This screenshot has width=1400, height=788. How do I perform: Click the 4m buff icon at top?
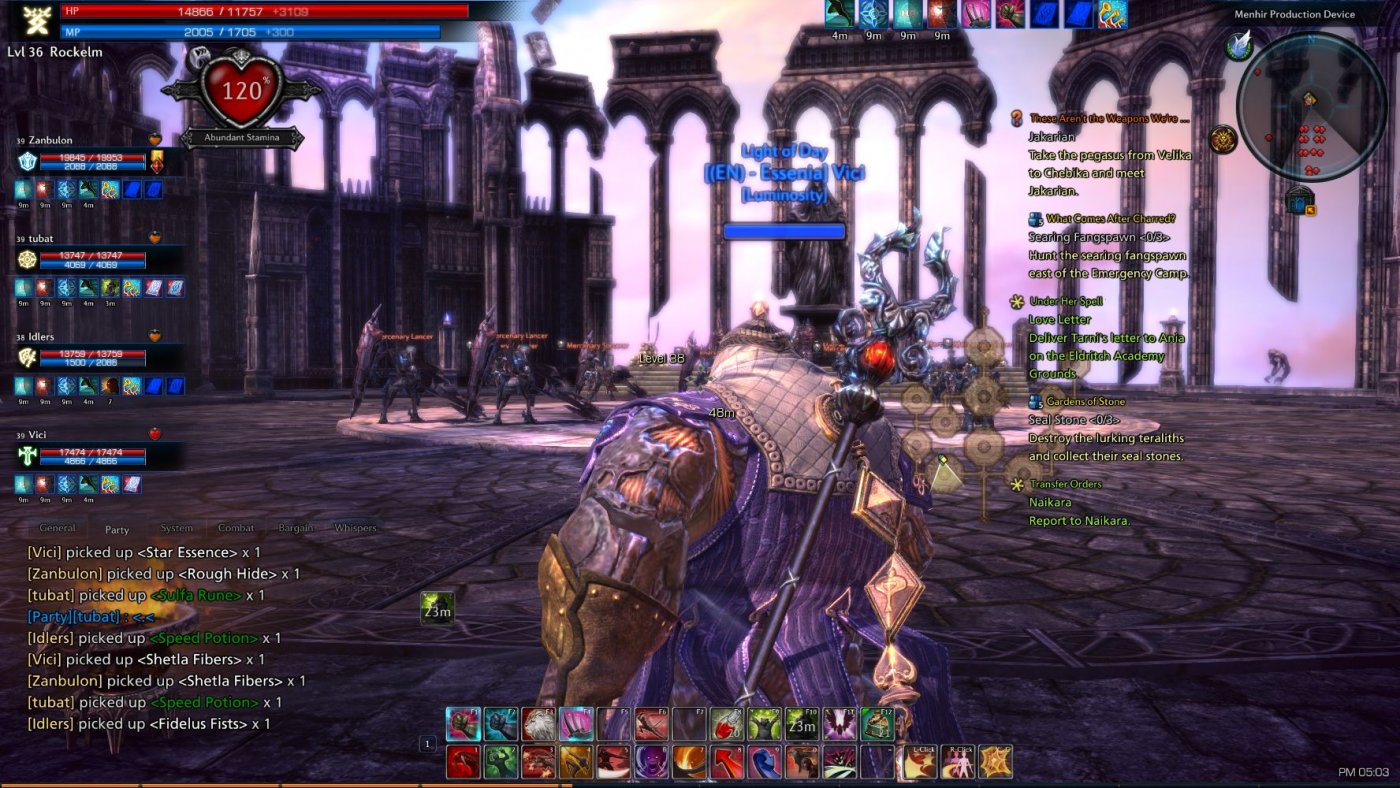[x=838, y=15]
